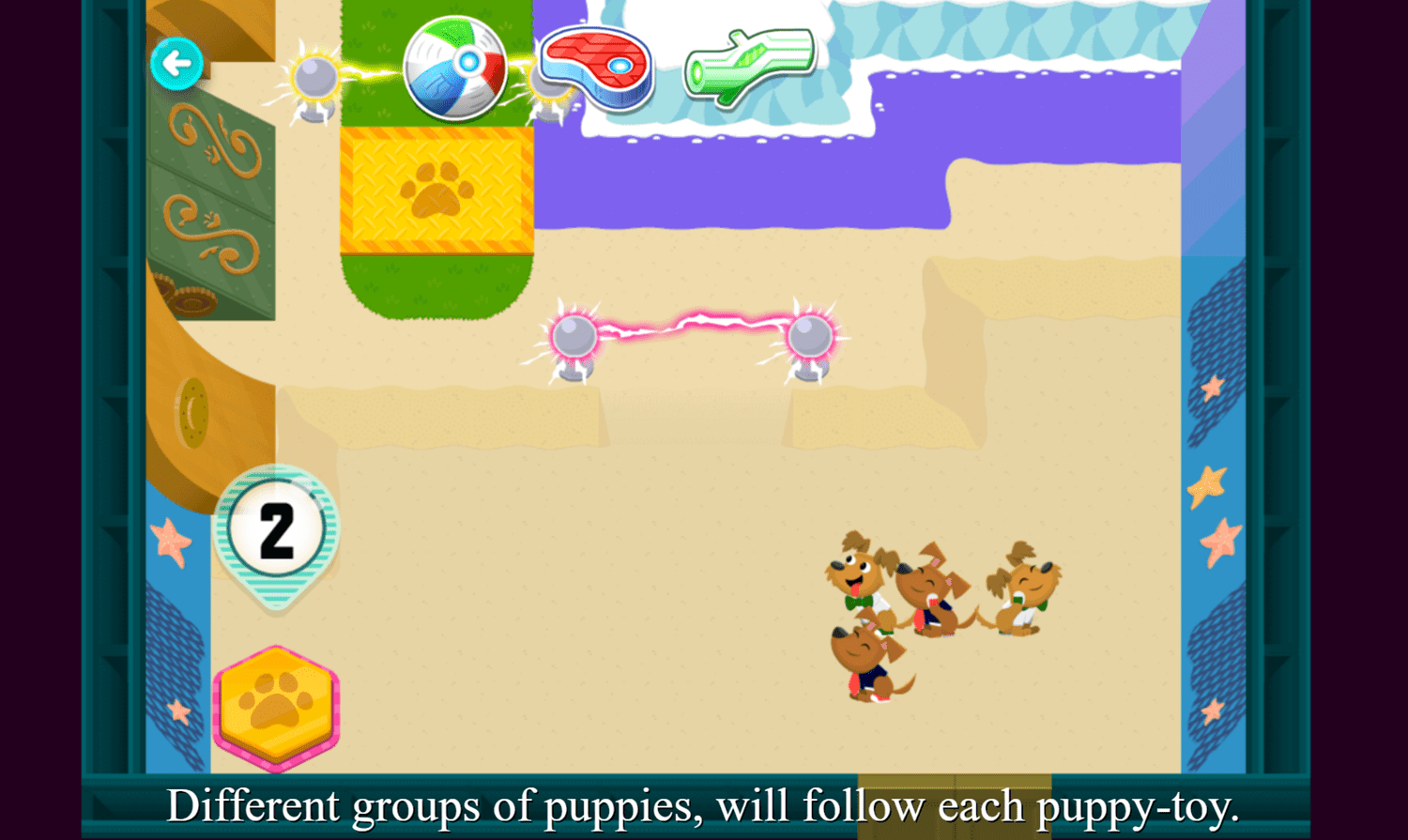This screenshot has height=840, width=1408.
Task: Click the instruction caption at the bottom
Action: (704, 805)
